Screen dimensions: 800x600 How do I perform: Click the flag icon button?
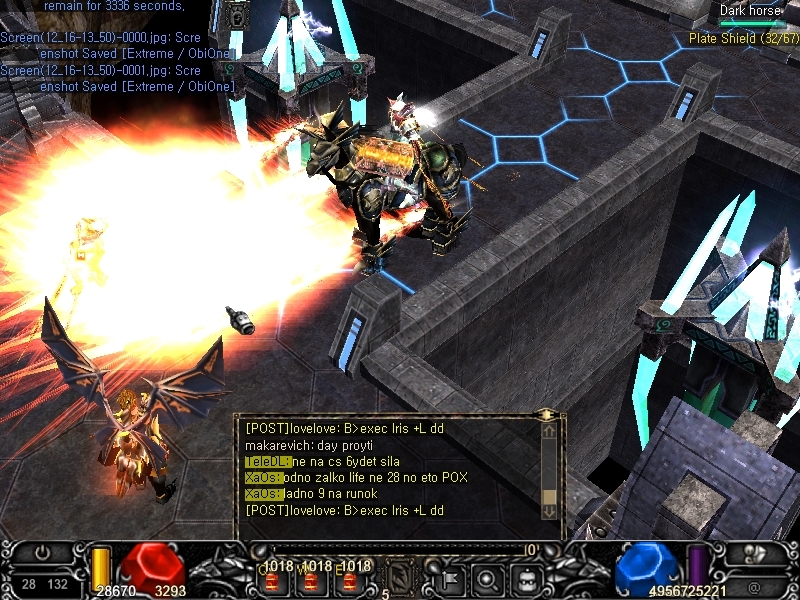(x=449, y=578)
